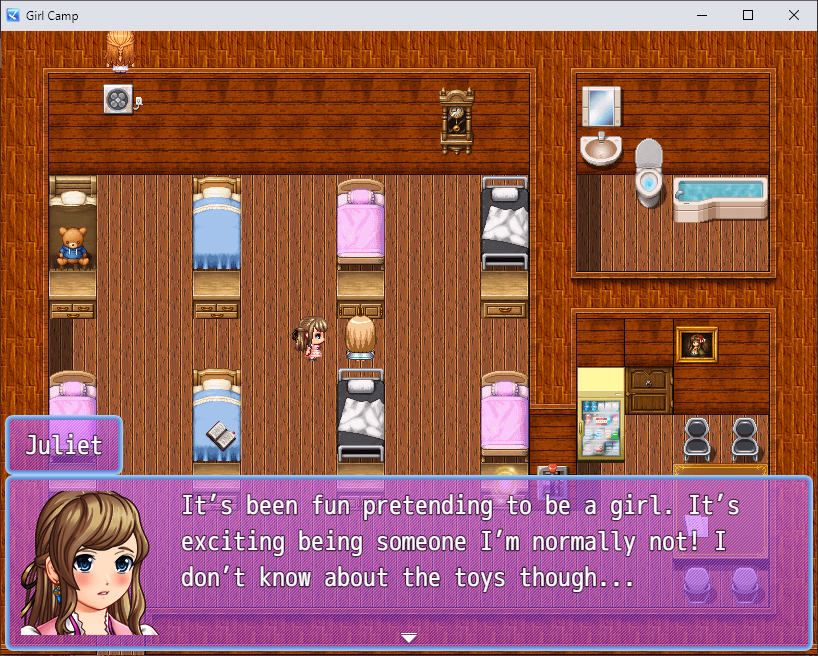Minimize the Girl Camp window

point(702,15)
